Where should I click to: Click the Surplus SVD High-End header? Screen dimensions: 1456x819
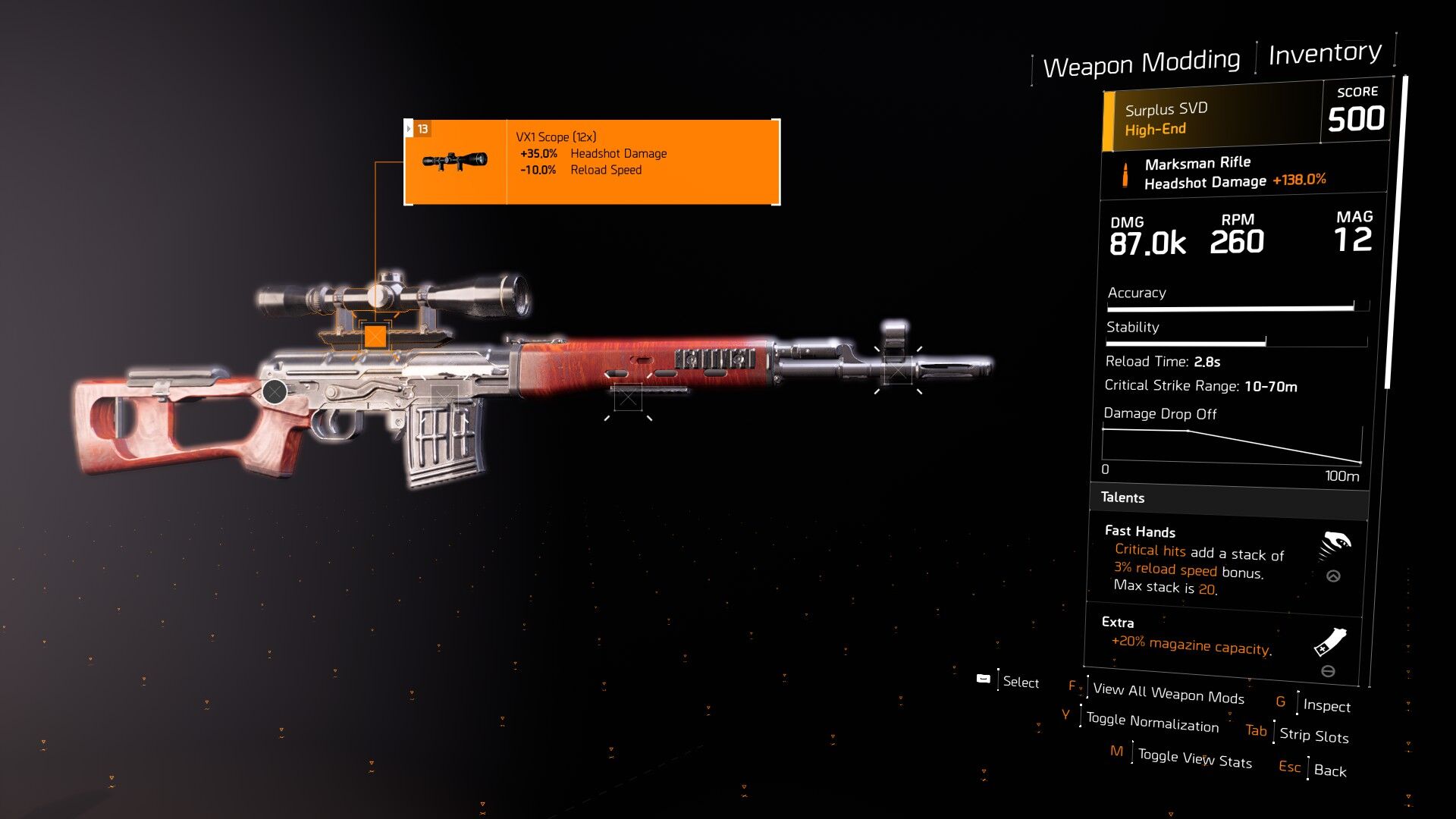click(1213, 119)
